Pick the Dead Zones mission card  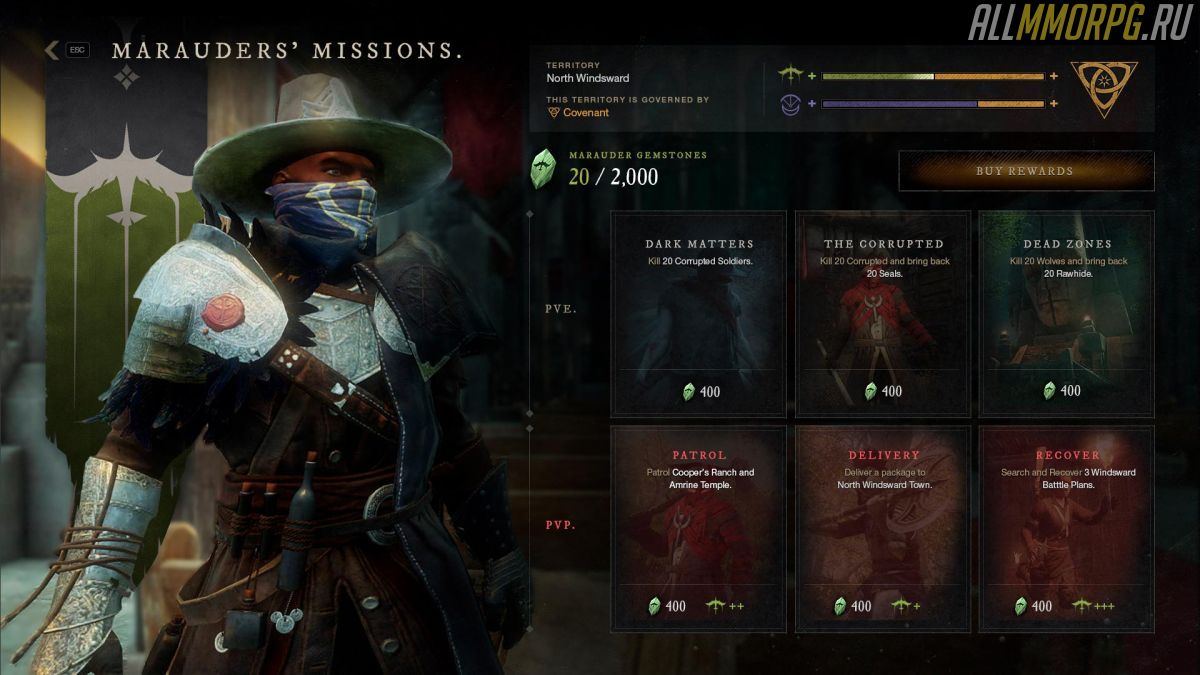coord(1067,314)
